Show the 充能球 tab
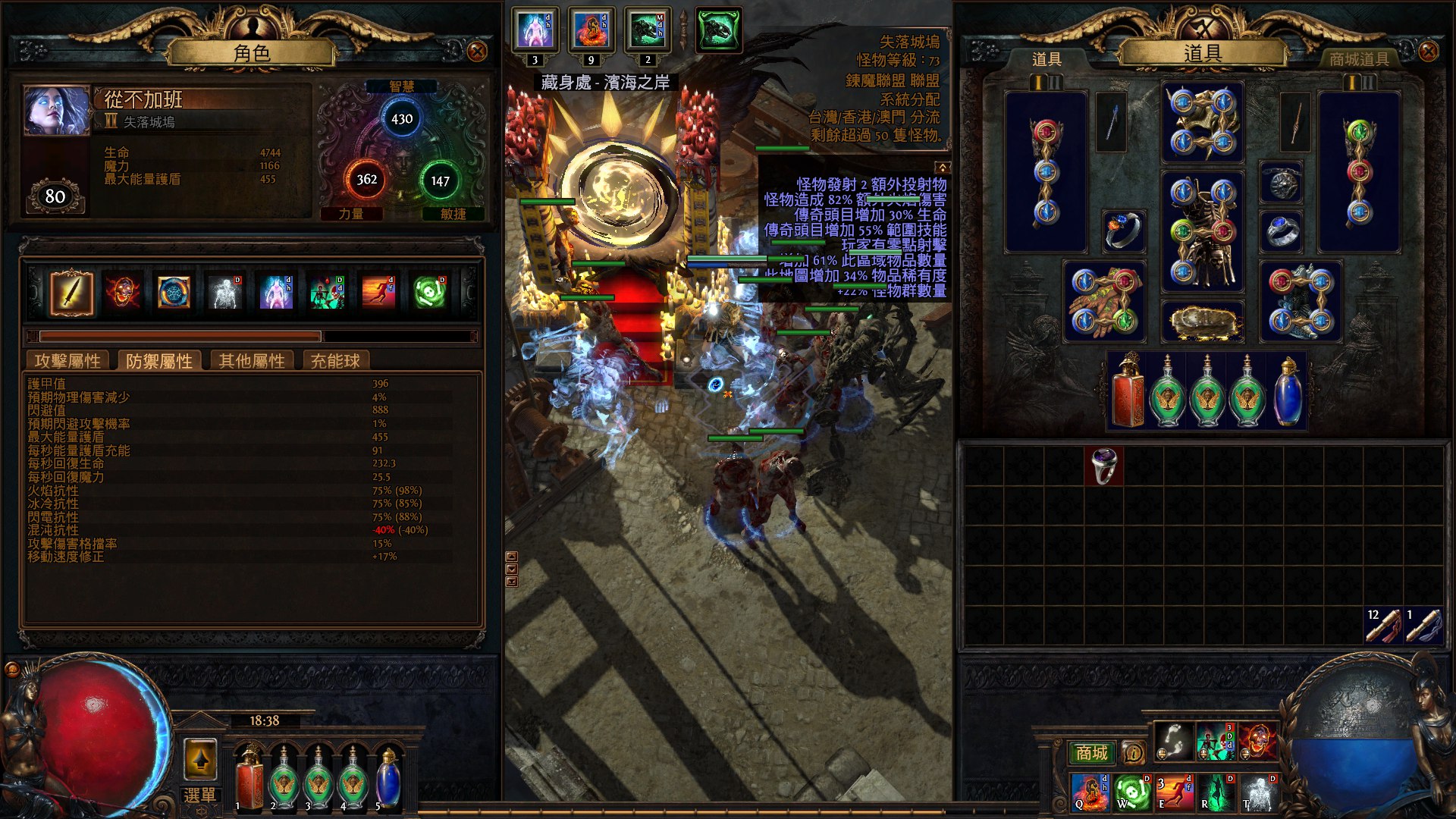The image size is (1456, 819). pyautogui.click(x=335, y=361)
